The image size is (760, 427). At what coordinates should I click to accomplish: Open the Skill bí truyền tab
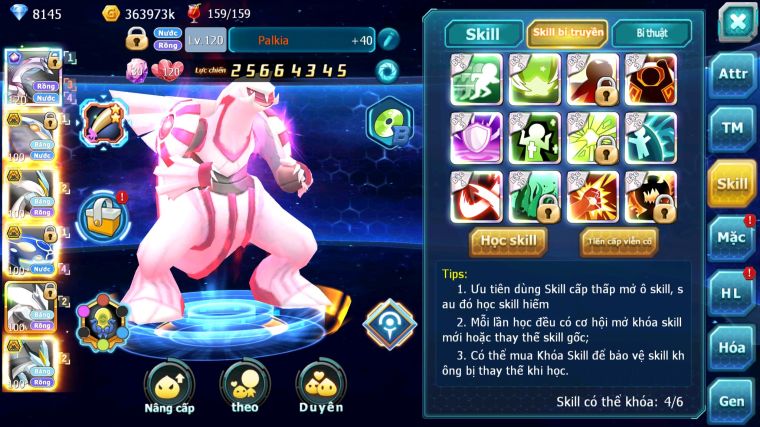click(567, 34)
